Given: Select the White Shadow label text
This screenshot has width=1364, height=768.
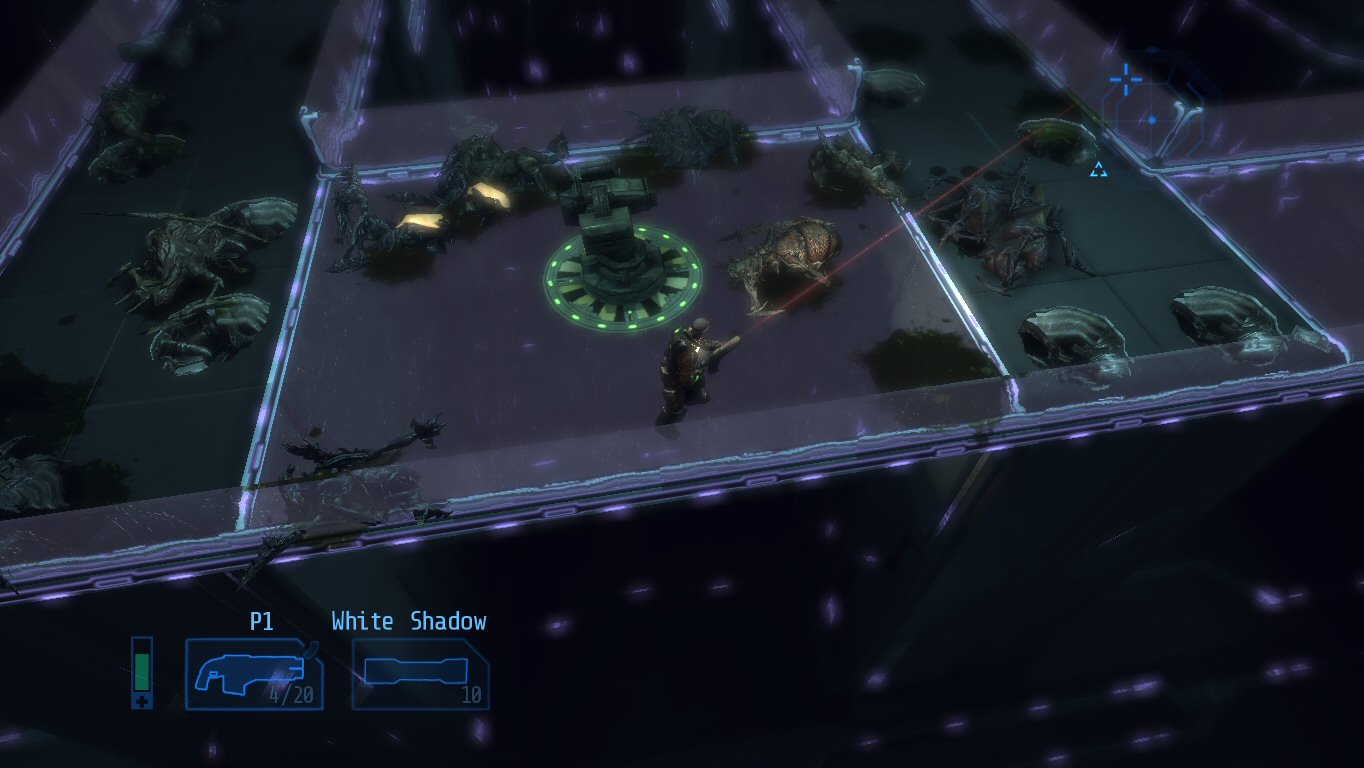Looking at the screenshot, I should coord(409,621).
